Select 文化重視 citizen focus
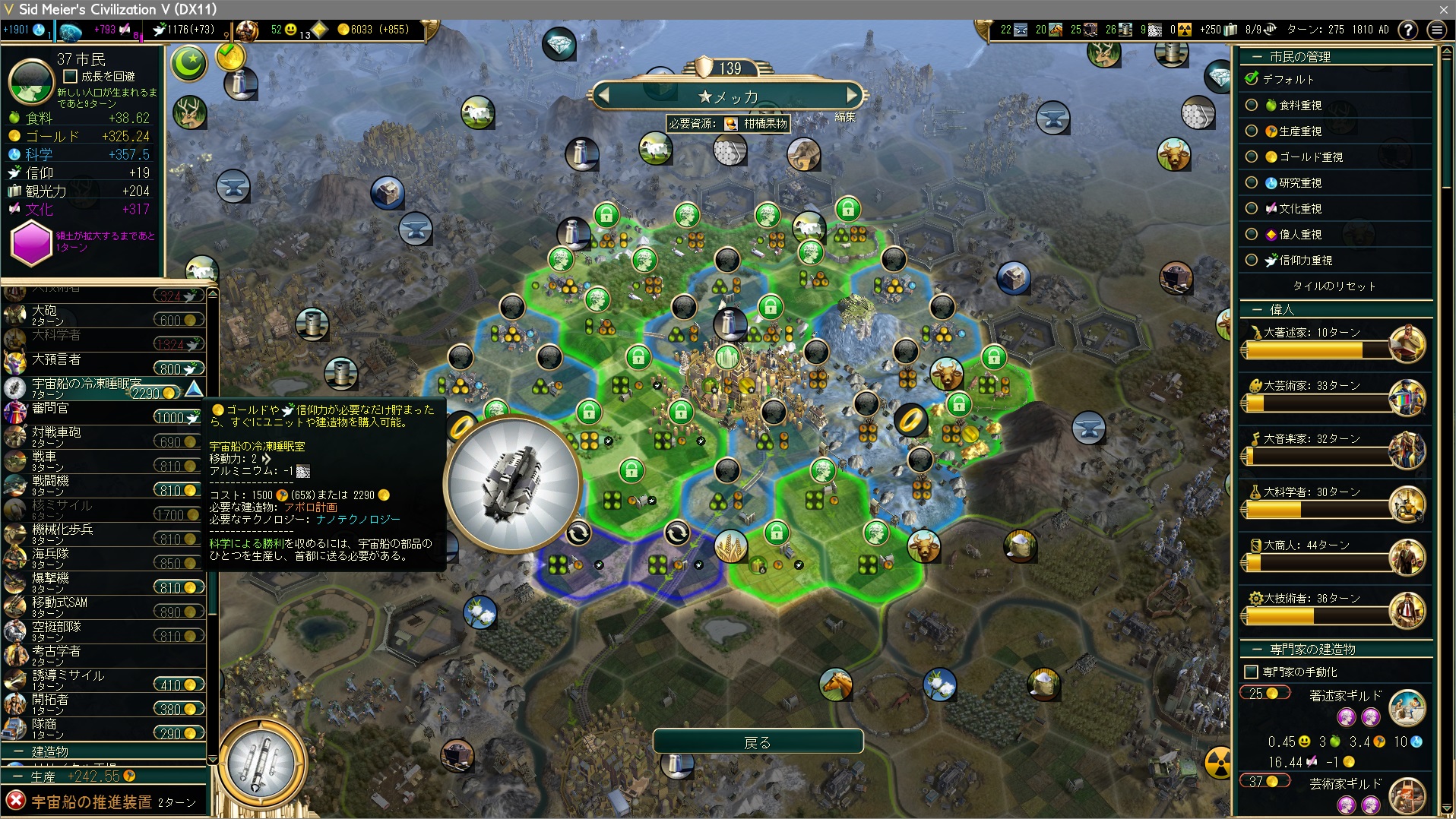1456x819 pixels. click(x=1251, y=208)
